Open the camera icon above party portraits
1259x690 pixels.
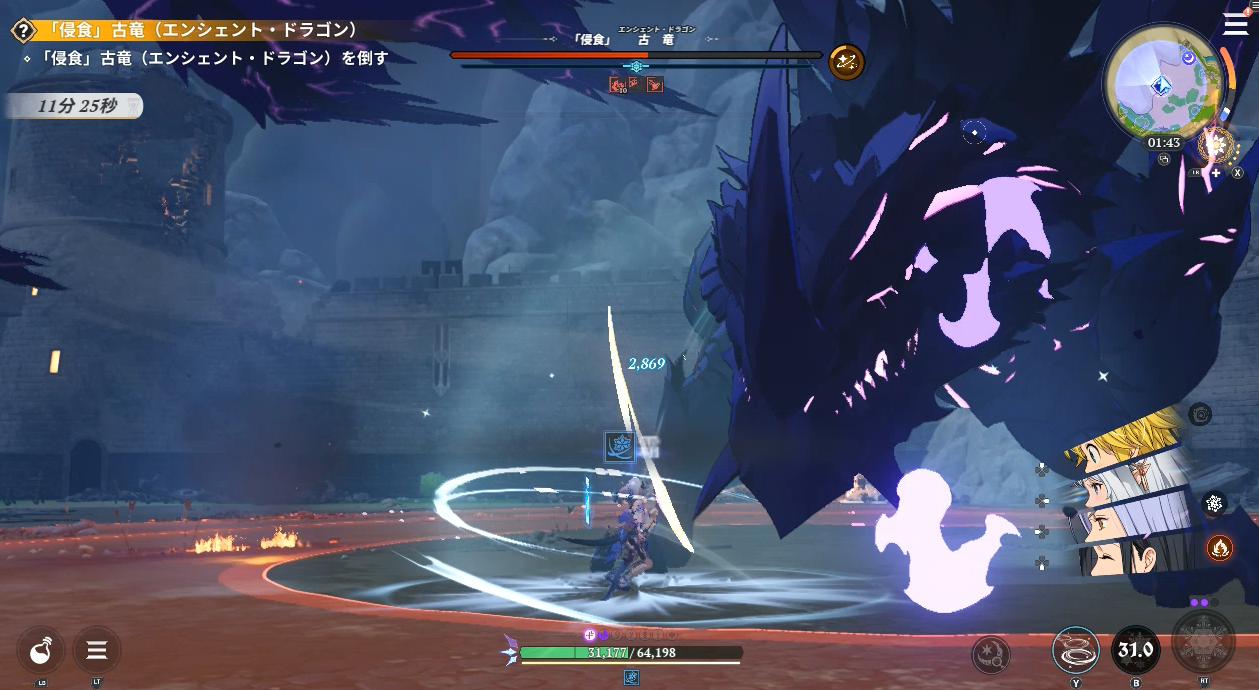[x=1200, y=414]
